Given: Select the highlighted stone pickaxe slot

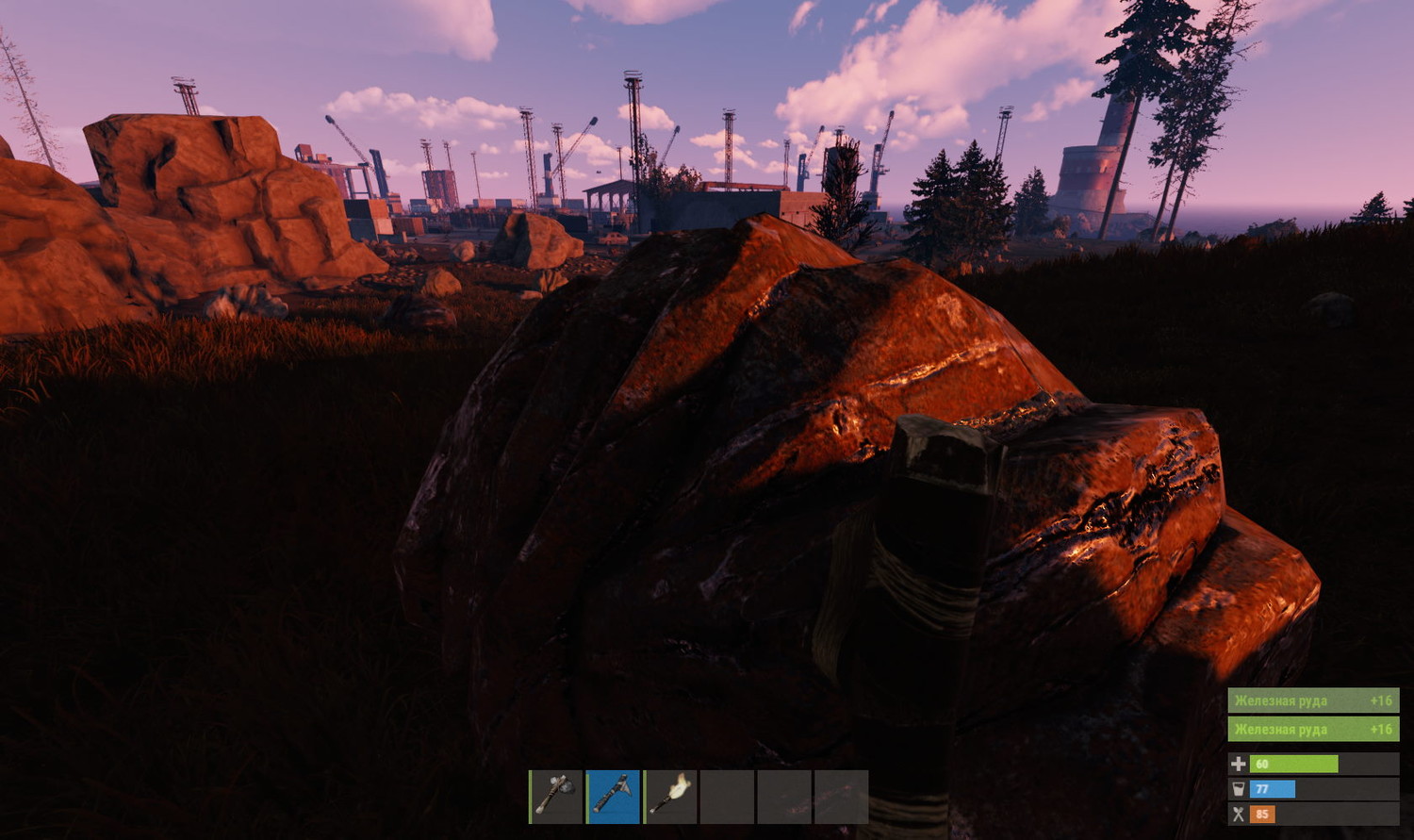Looking at the screenshot, I should point(613,797).
